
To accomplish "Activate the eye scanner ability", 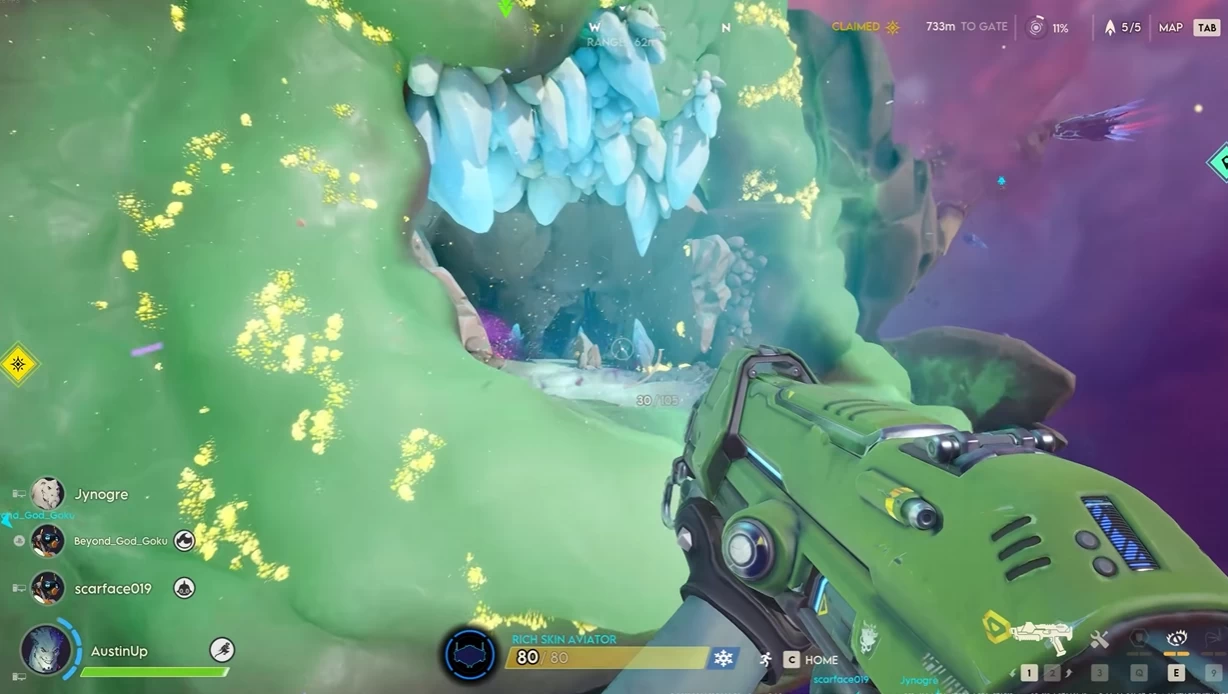I will point(1176,639).
